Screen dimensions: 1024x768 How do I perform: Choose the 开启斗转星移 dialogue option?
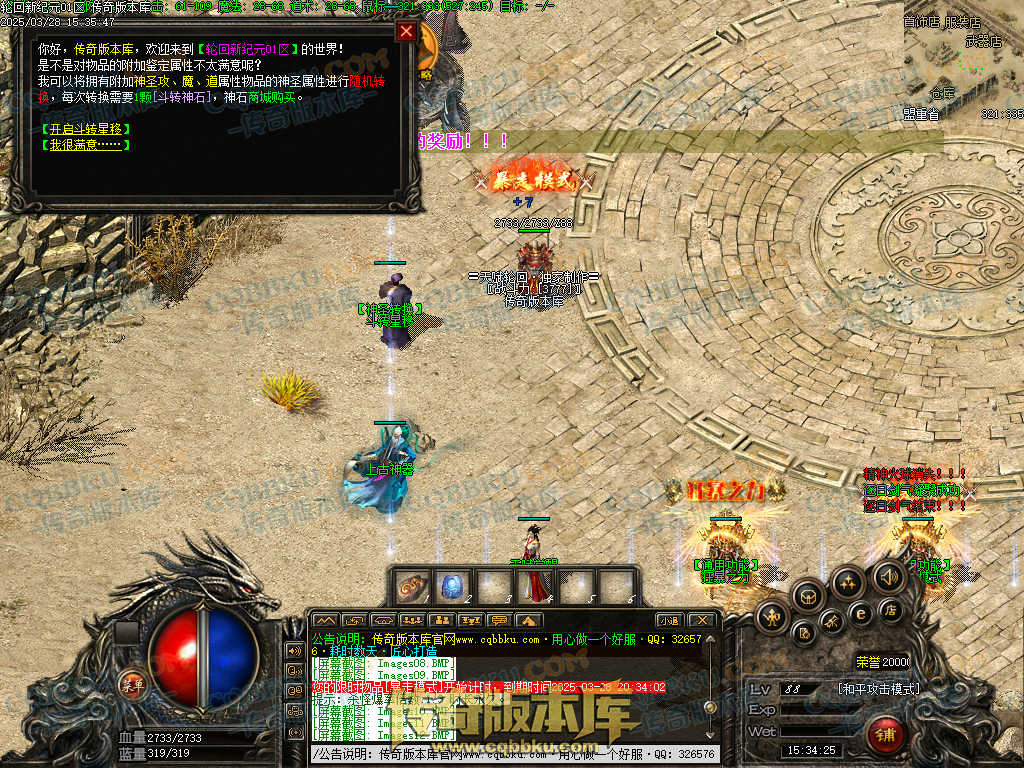pyautogui.click(x=86, y=129)
